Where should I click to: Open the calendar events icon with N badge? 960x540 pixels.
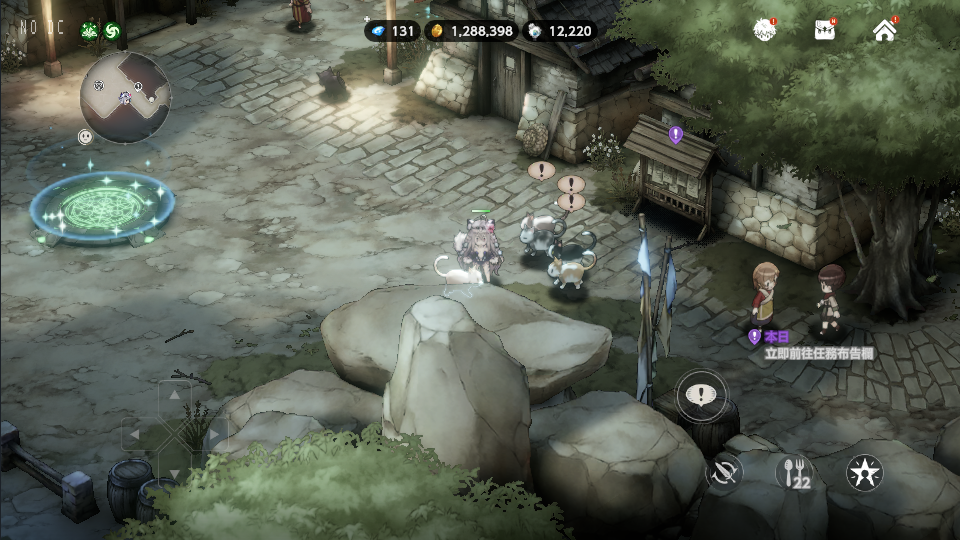click(825, 30)
